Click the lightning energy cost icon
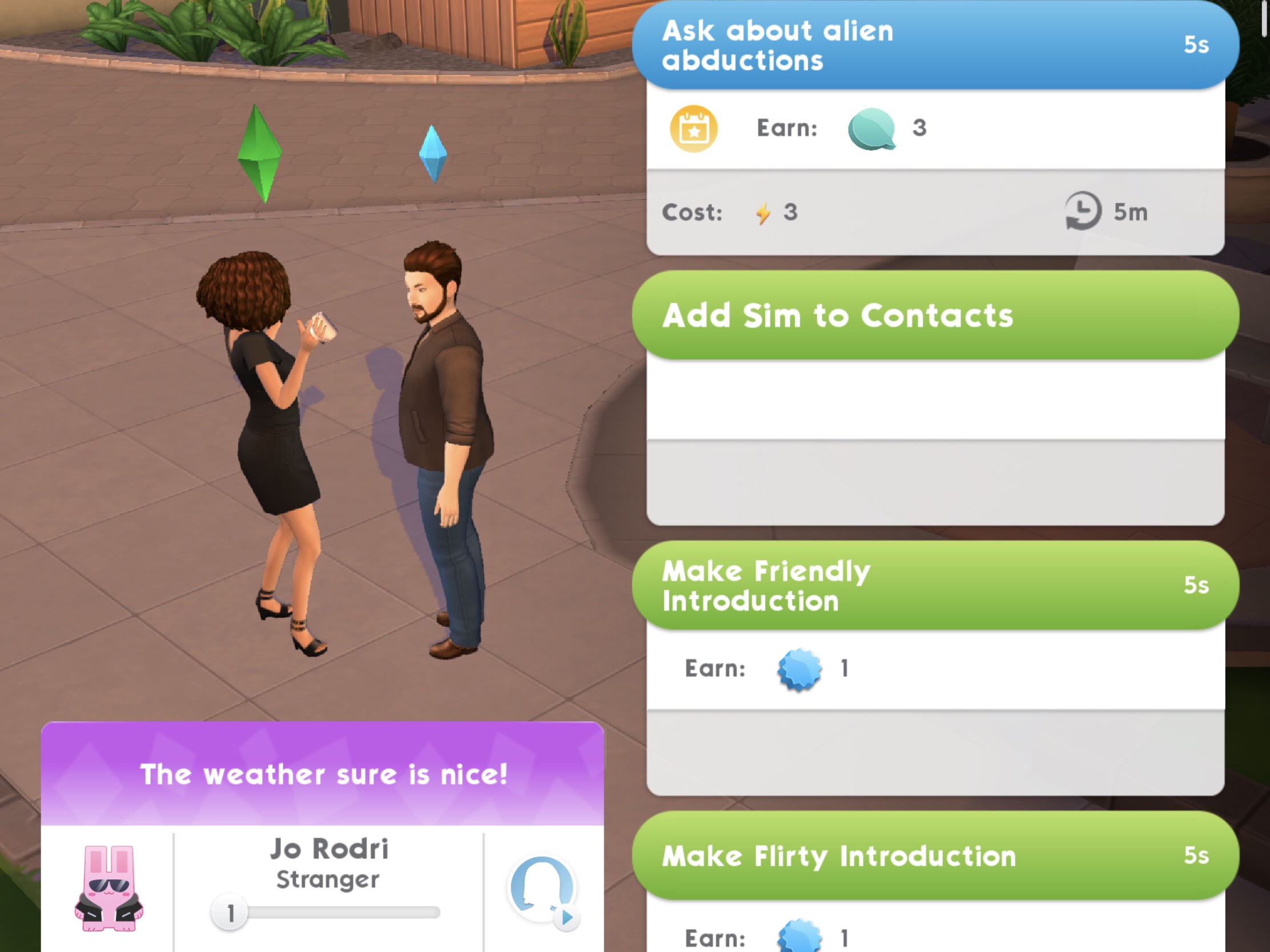Screen dimensions: 1270x952 point(763,212)
